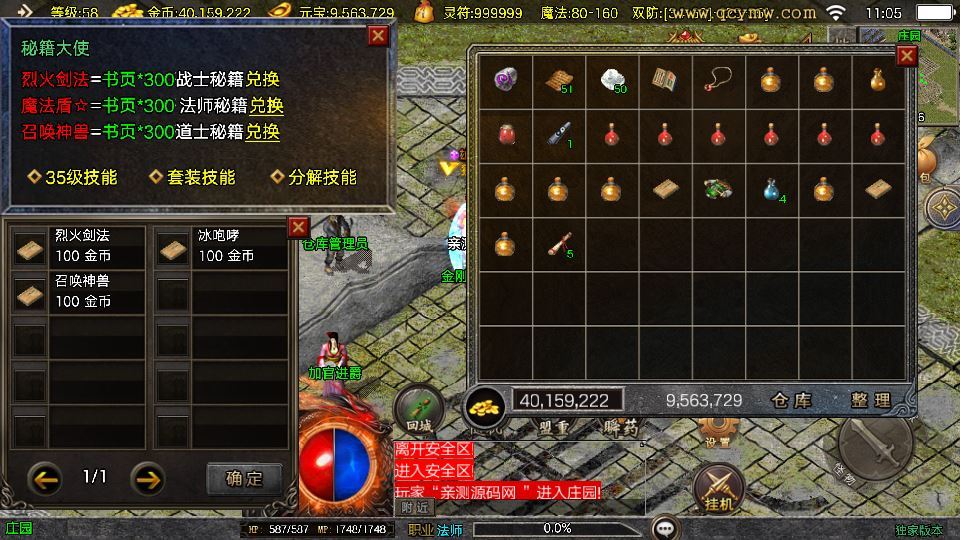Click 兑换 link for 召唤神兽 taoist manual
Screen dimensions: 960x540
pyautogui.click(x=263, y=132)
